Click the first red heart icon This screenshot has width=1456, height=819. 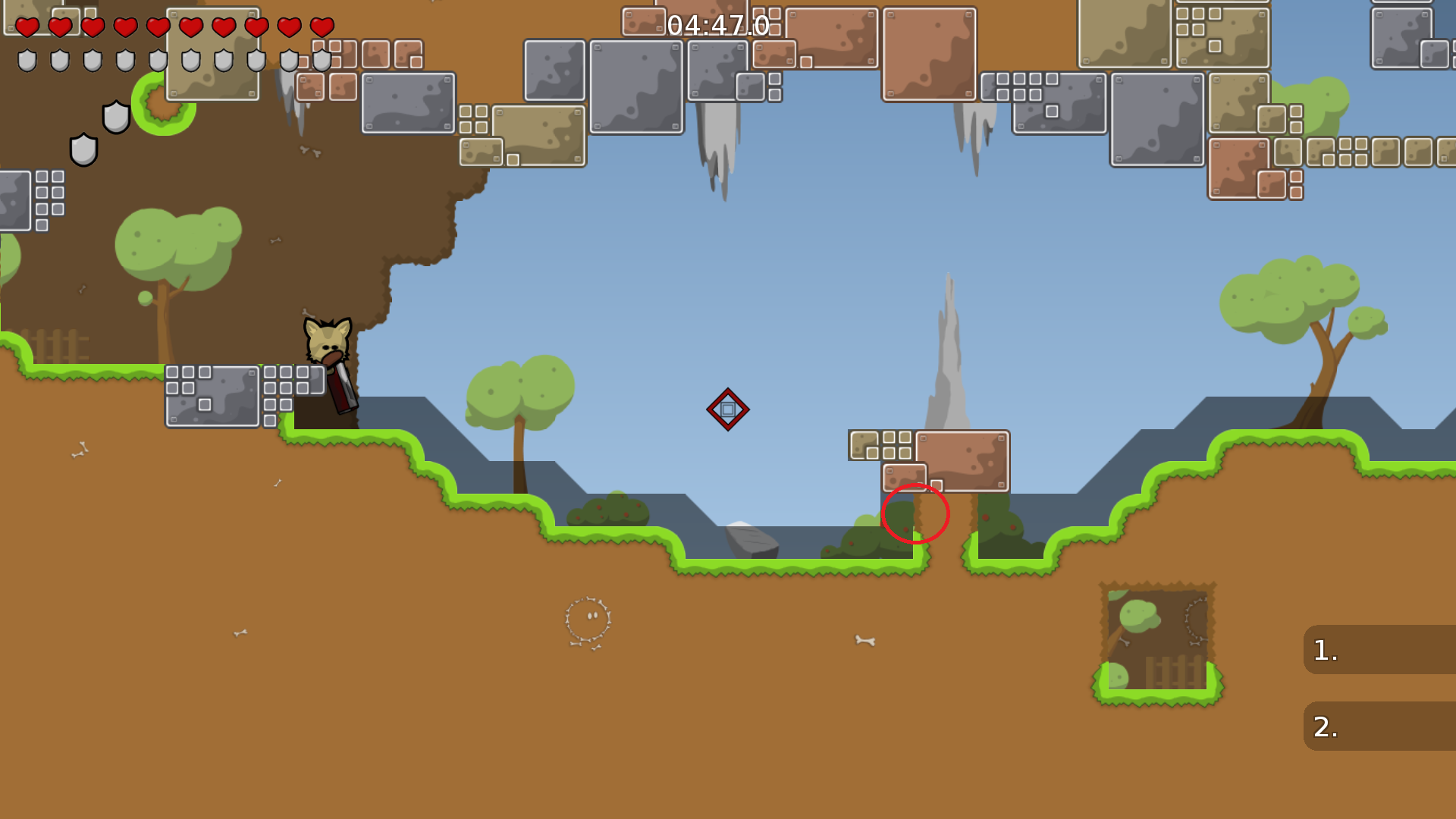[28, 27]
